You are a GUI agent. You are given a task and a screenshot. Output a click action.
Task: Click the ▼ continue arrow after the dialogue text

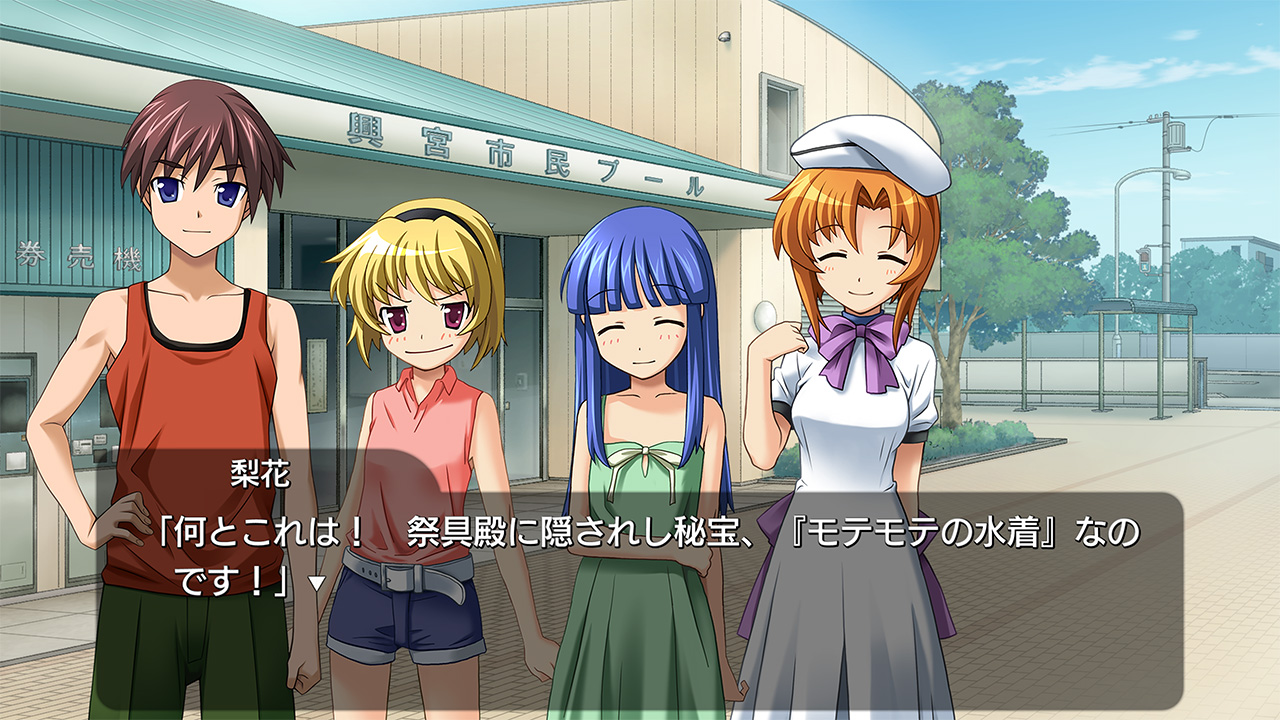pos(316,582)
